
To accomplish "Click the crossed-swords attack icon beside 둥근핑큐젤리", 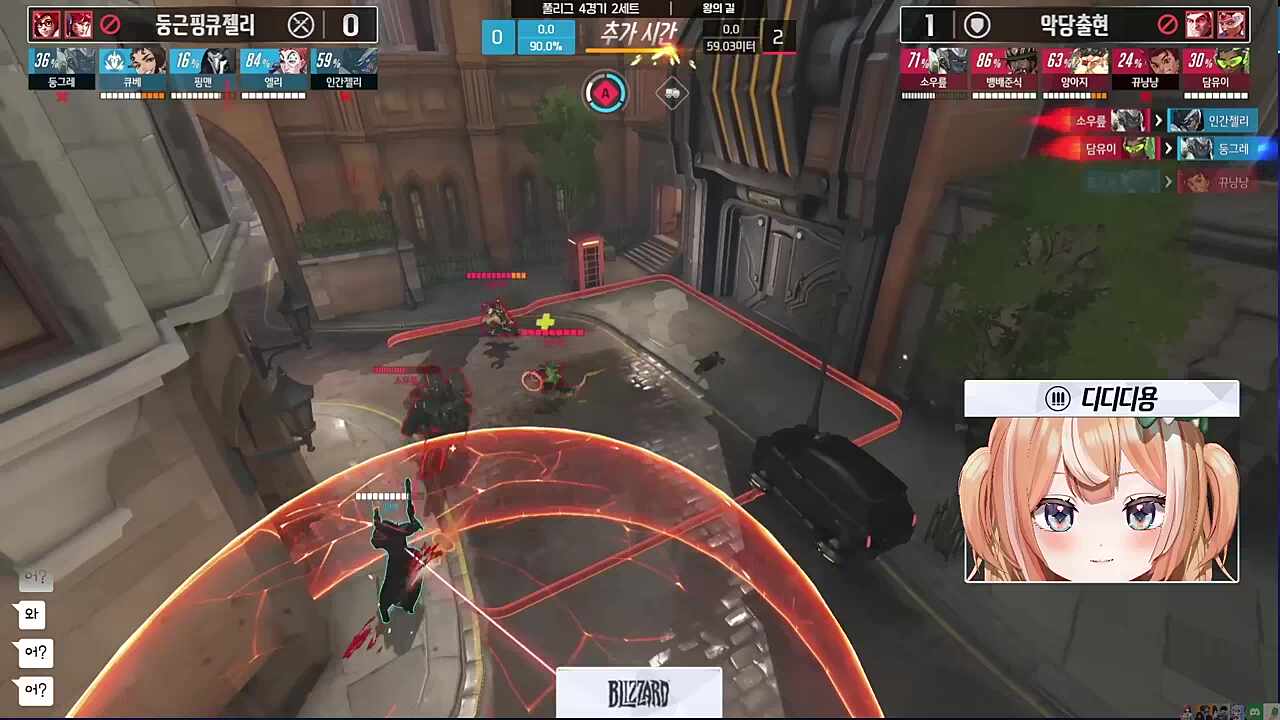I will pos(301,25).
